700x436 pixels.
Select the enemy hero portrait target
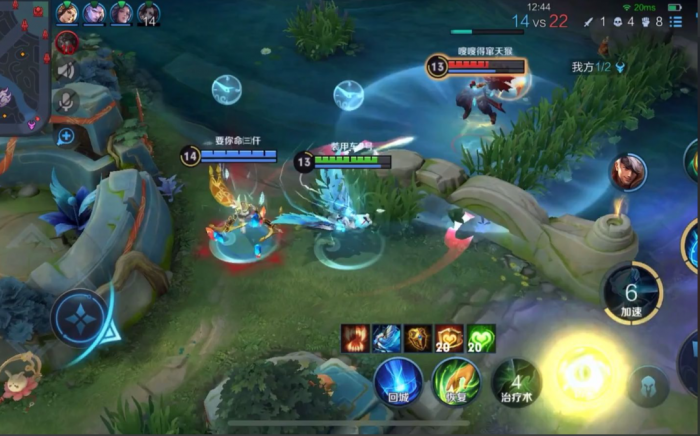(x=628, y=172)
